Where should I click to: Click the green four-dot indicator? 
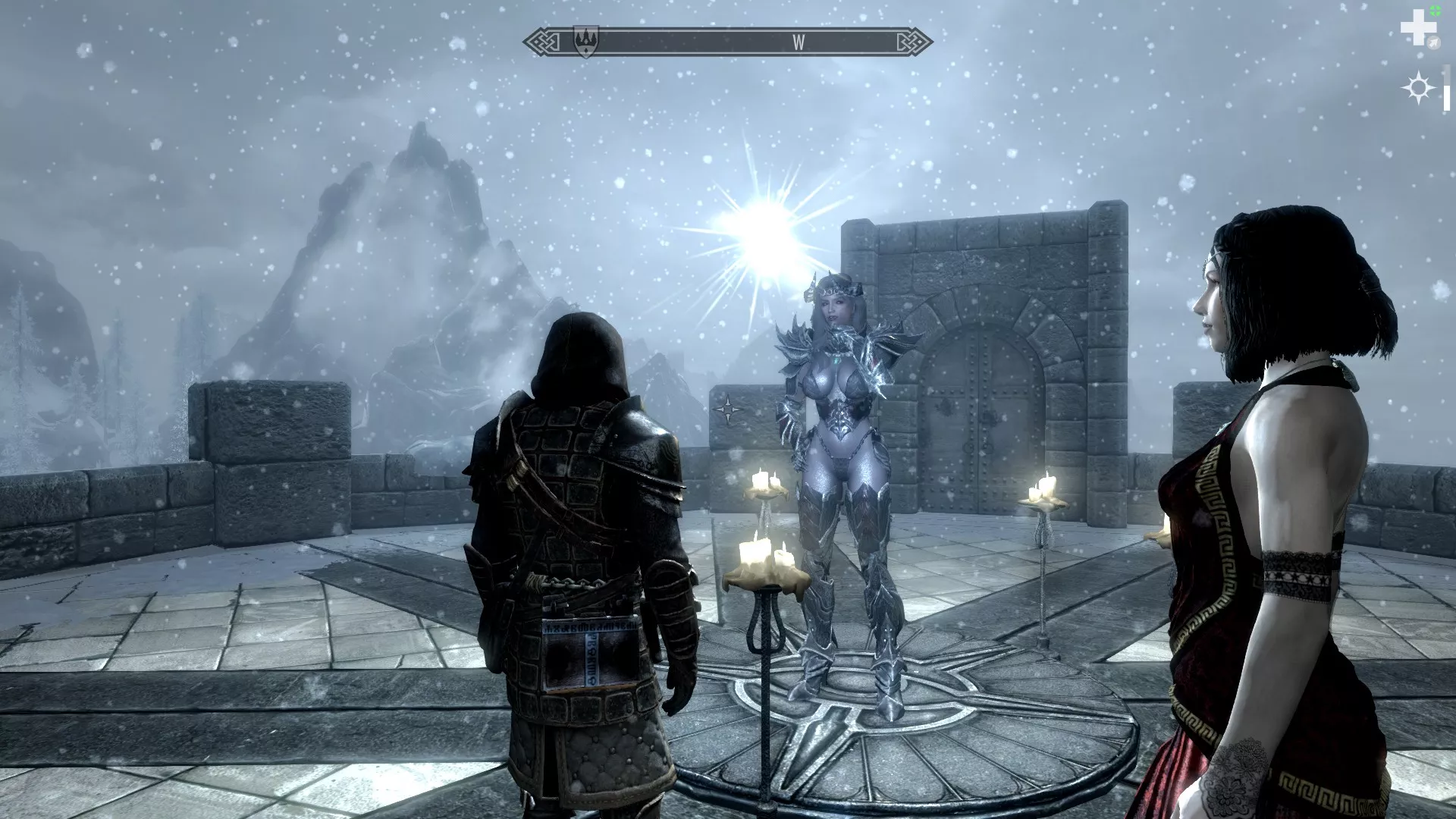pos(1436,10)
